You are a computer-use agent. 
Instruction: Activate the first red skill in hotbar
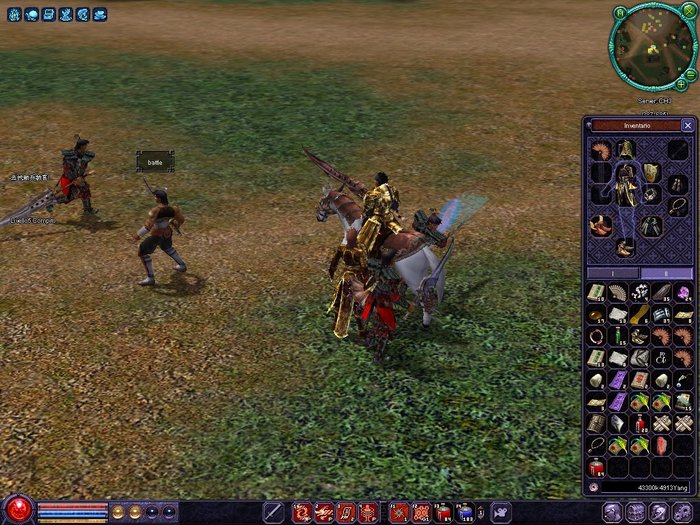click(301, 512)
